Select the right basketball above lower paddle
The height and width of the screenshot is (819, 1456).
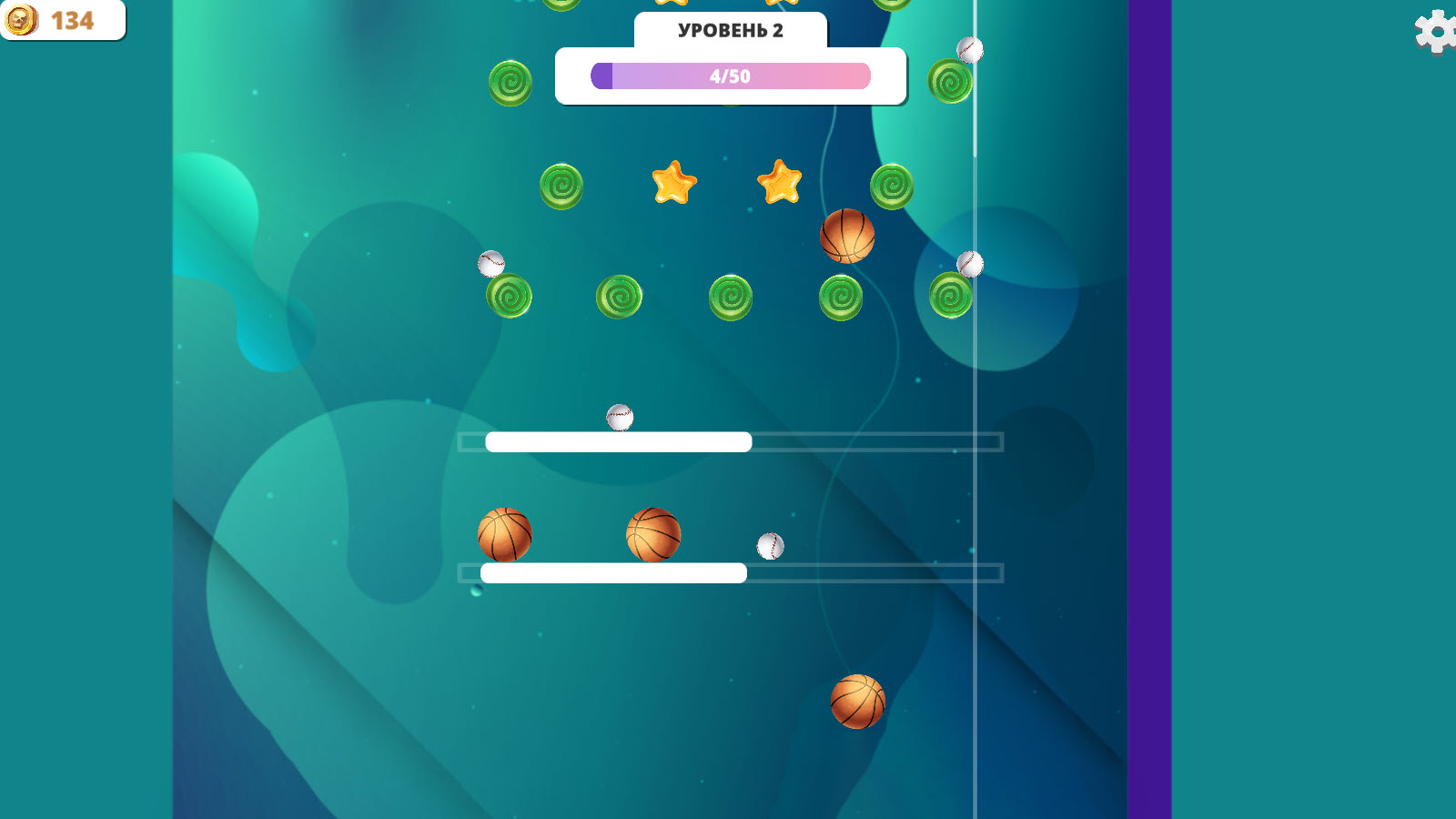653,532
